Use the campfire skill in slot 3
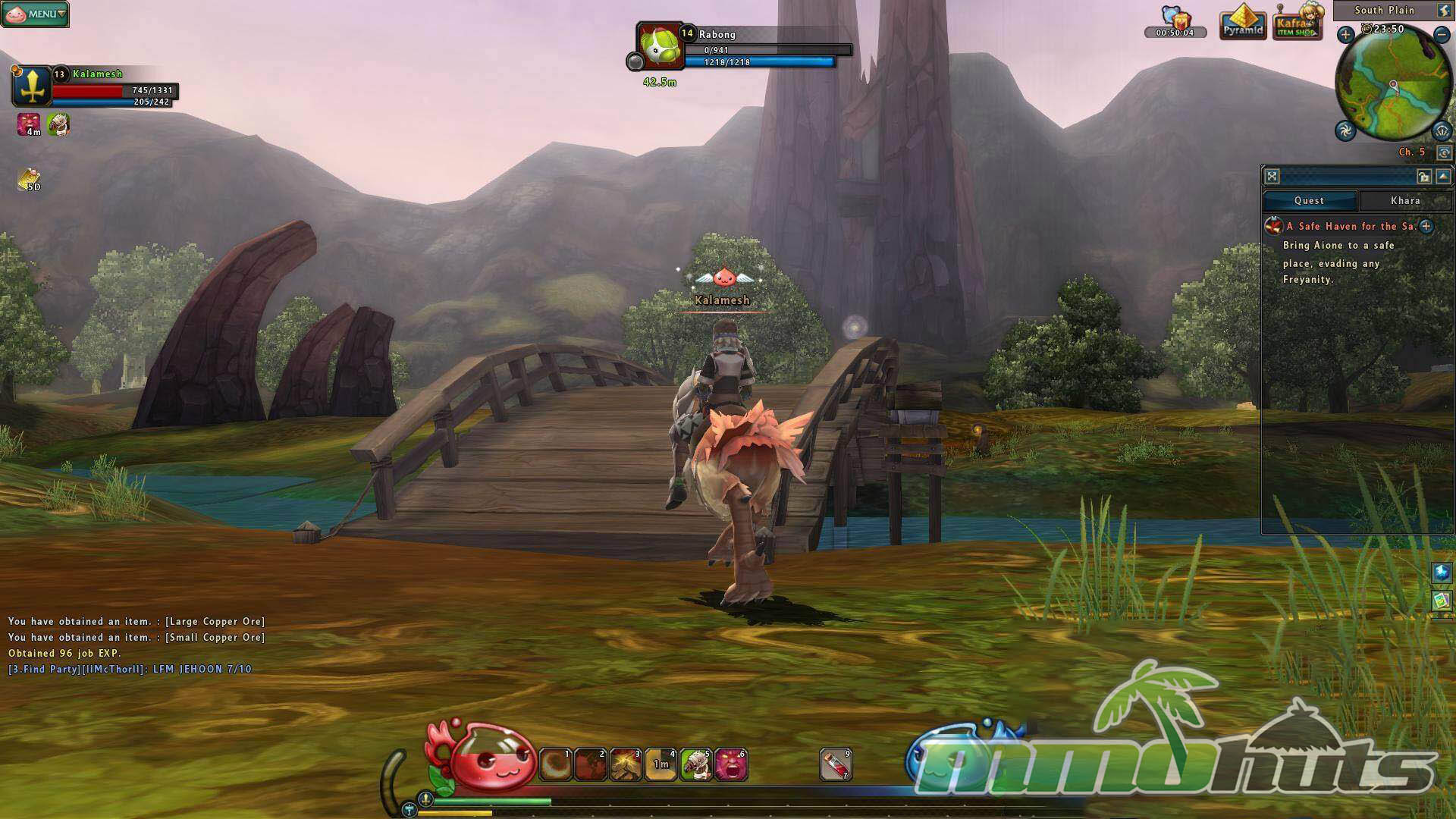 [626, 764]
